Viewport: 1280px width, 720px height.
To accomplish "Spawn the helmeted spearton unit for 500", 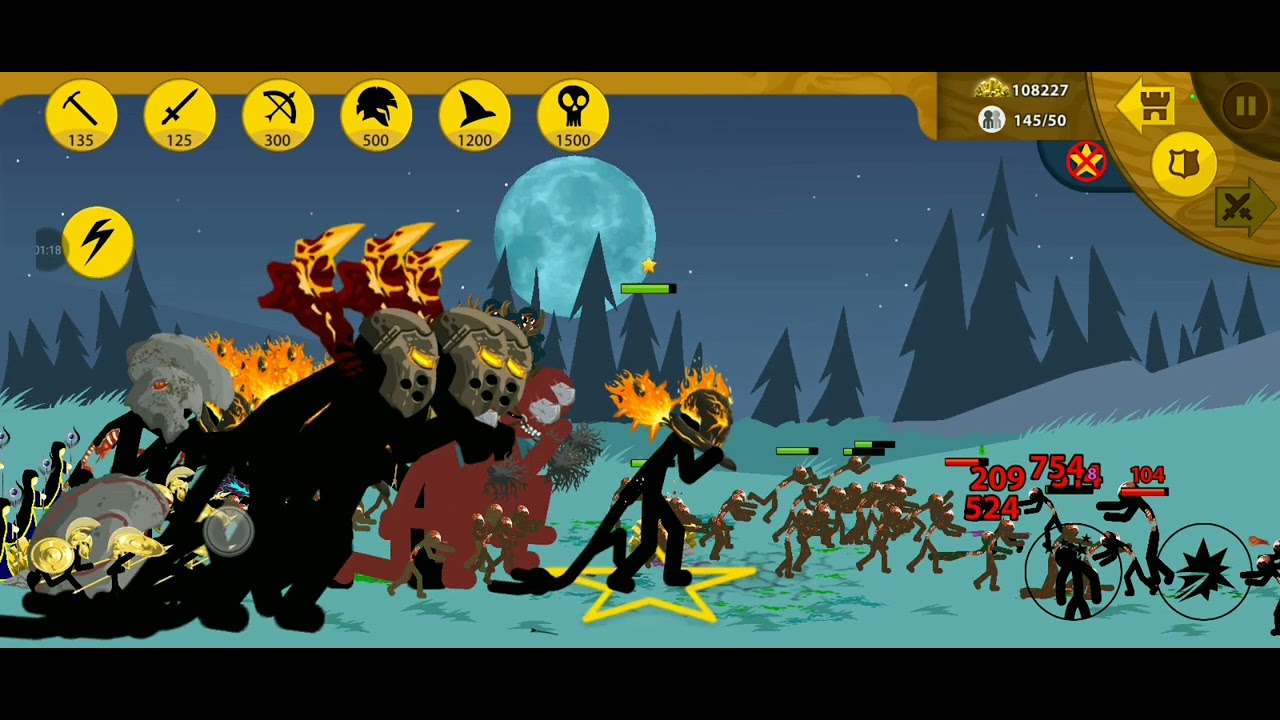I will point(376,115).
